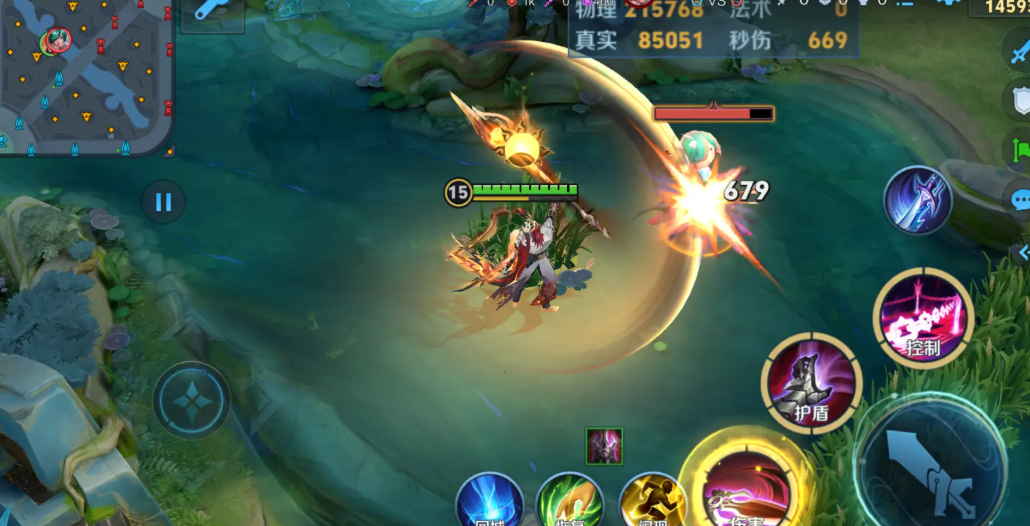Send the sword attack signal
This screenshot has width=1030, height=526.
click(x=1019, y=52)
